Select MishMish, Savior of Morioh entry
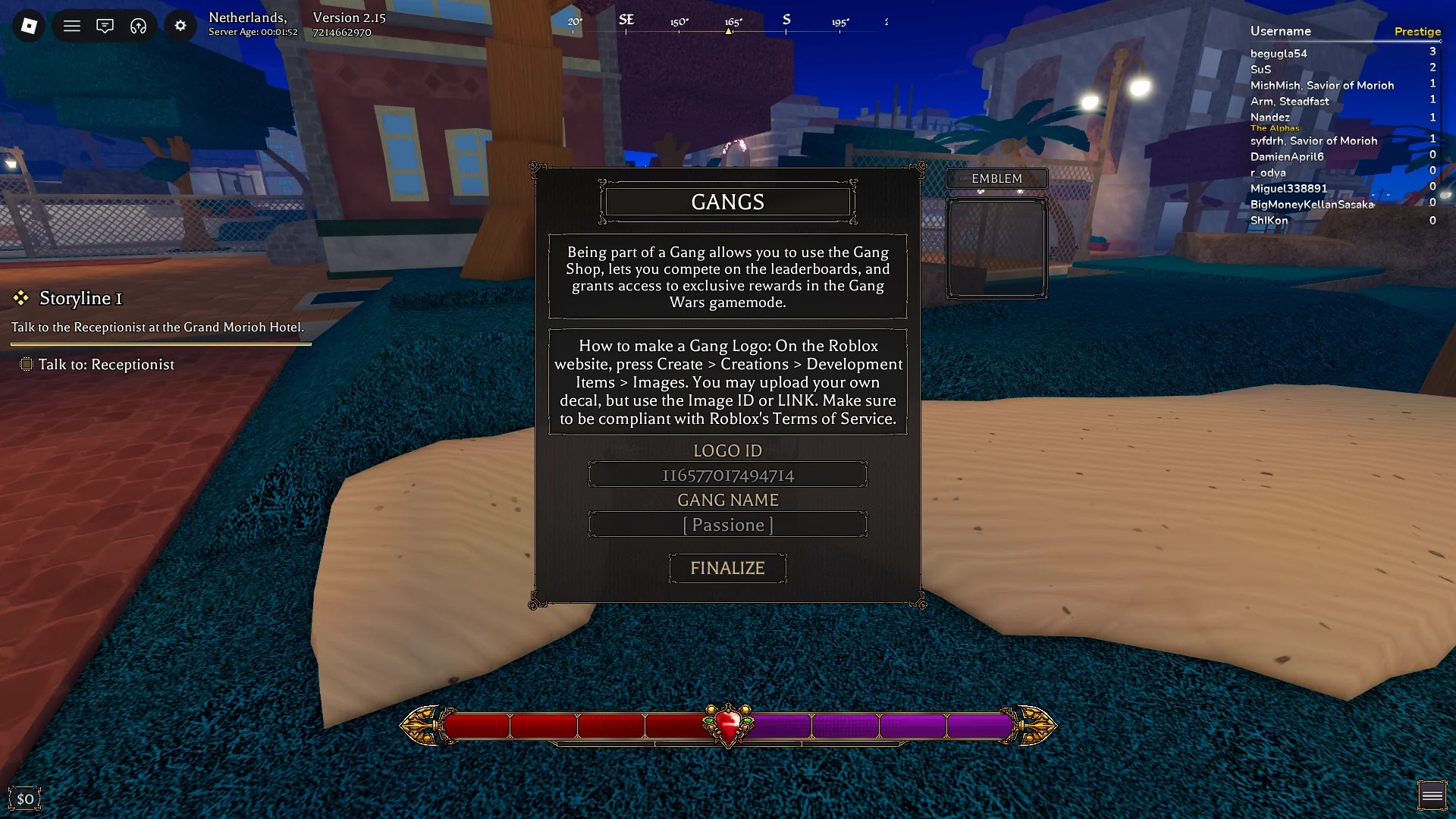Screen dimensions: 1456x819 coord(1323,85)
